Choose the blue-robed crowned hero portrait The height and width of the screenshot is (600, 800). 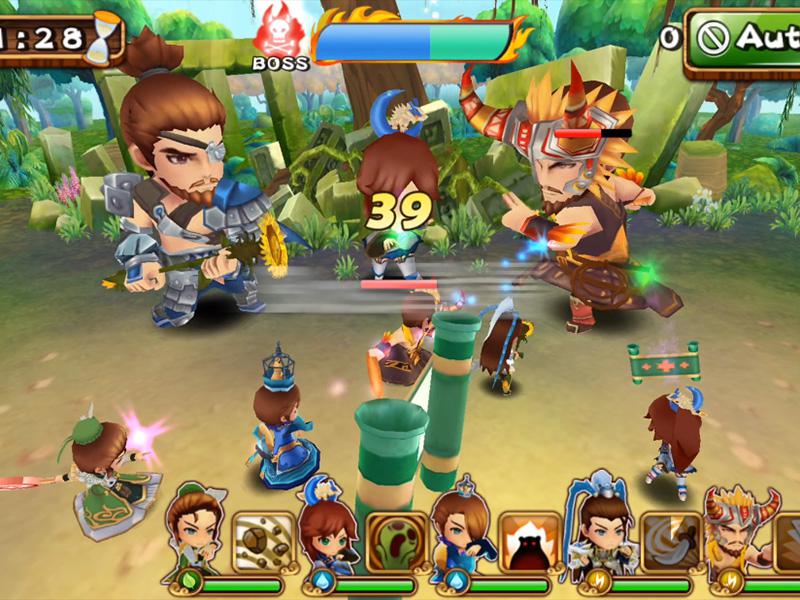pyautogui.click(x=462, y=530)
